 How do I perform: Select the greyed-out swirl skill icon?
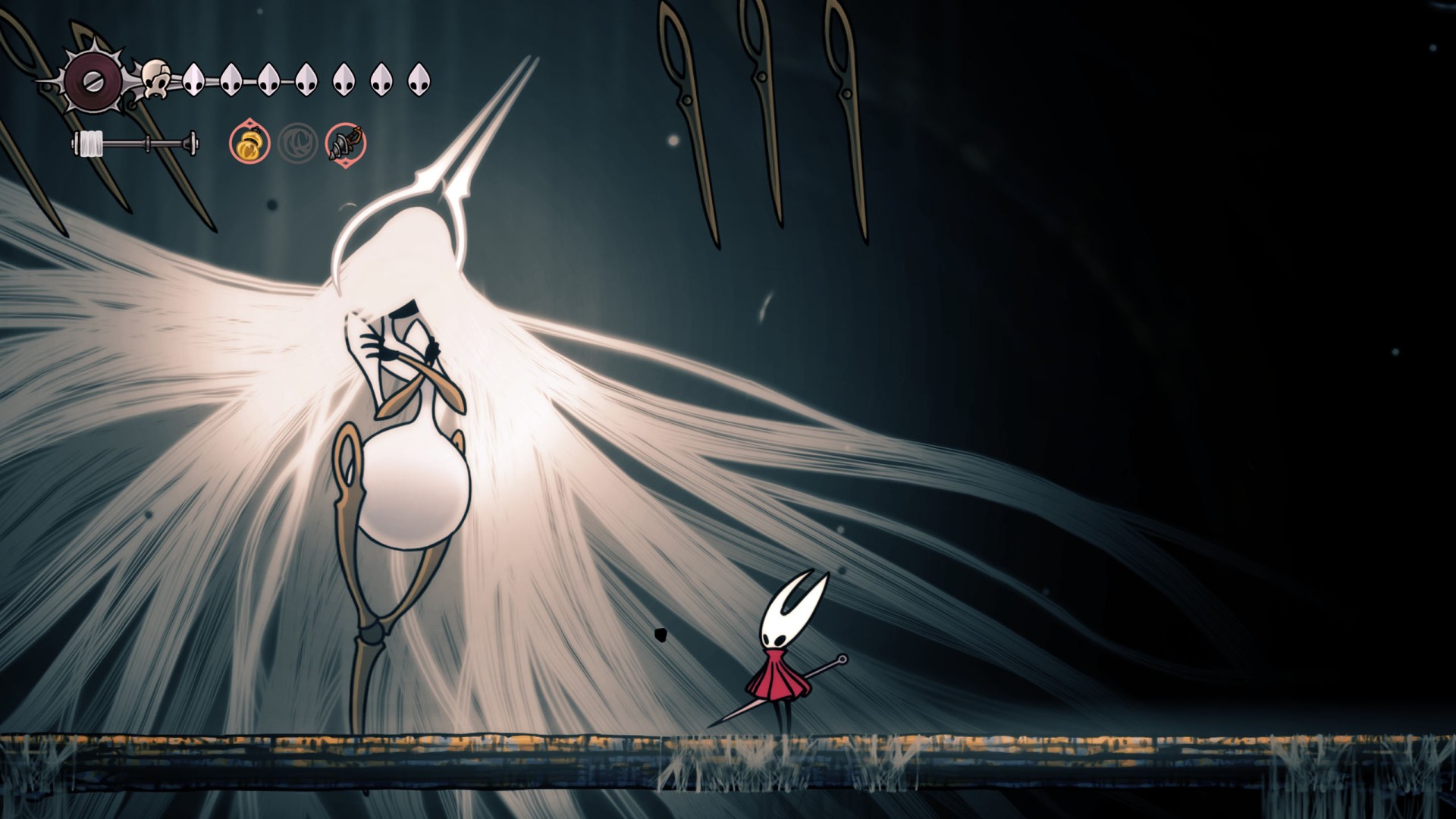[x=297, y=143]
